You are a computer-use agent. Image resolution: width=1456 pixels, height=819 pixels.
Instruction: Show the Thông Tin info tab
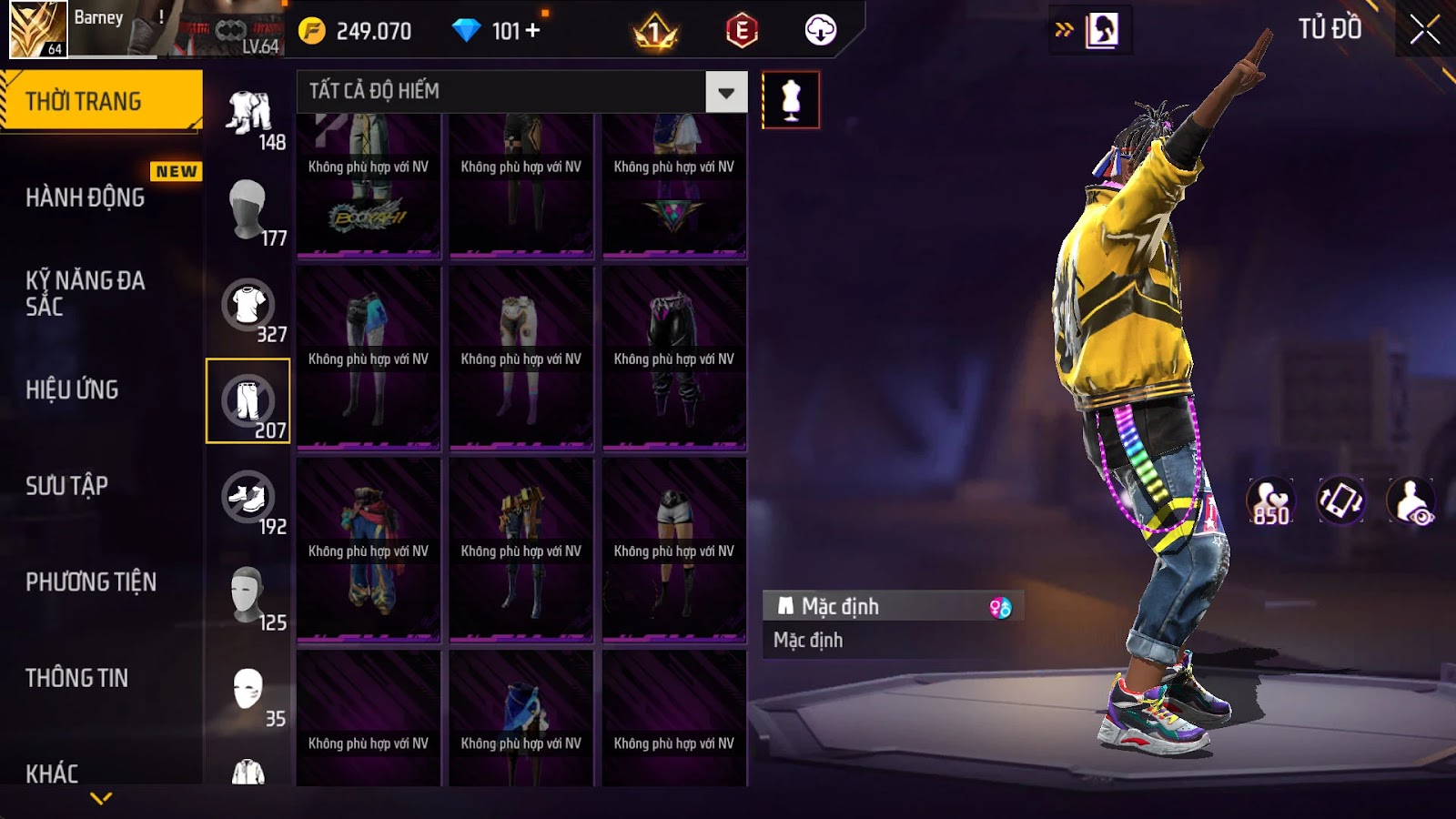pos(77,678)
